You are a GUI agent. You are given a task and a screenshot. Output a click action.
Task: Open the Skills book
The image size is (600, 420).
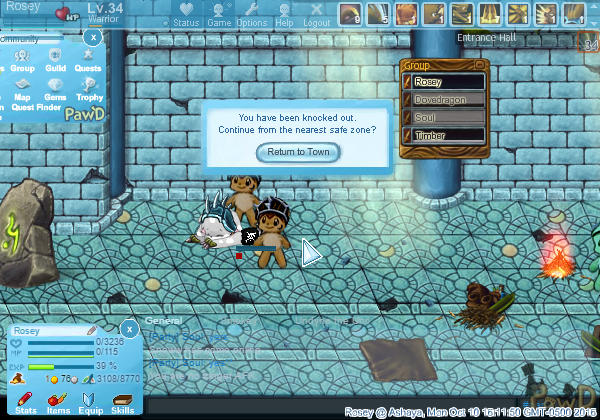tap(122, 403)
